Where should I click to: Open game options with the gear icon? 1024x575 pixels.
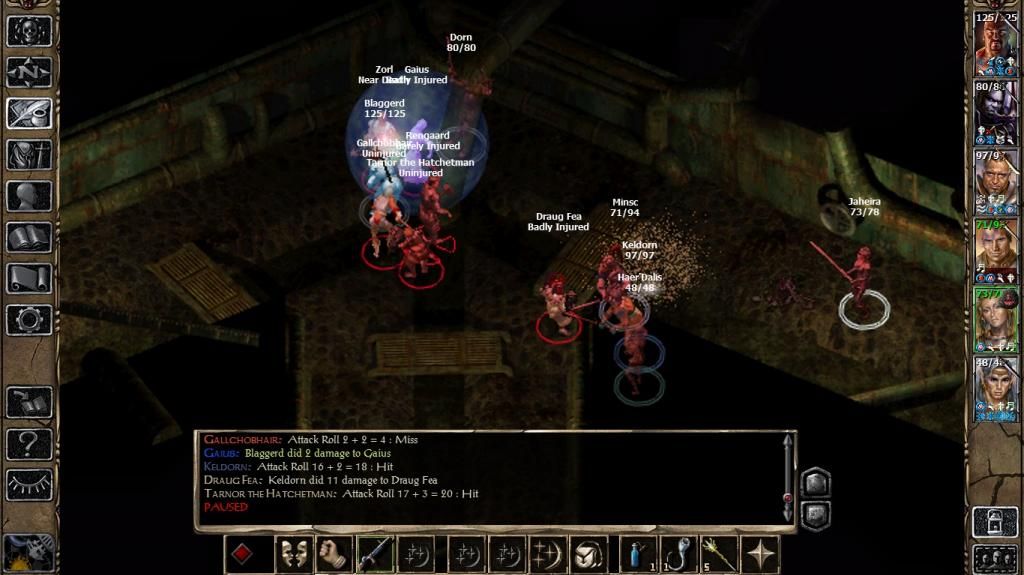[x=29, y=320]
